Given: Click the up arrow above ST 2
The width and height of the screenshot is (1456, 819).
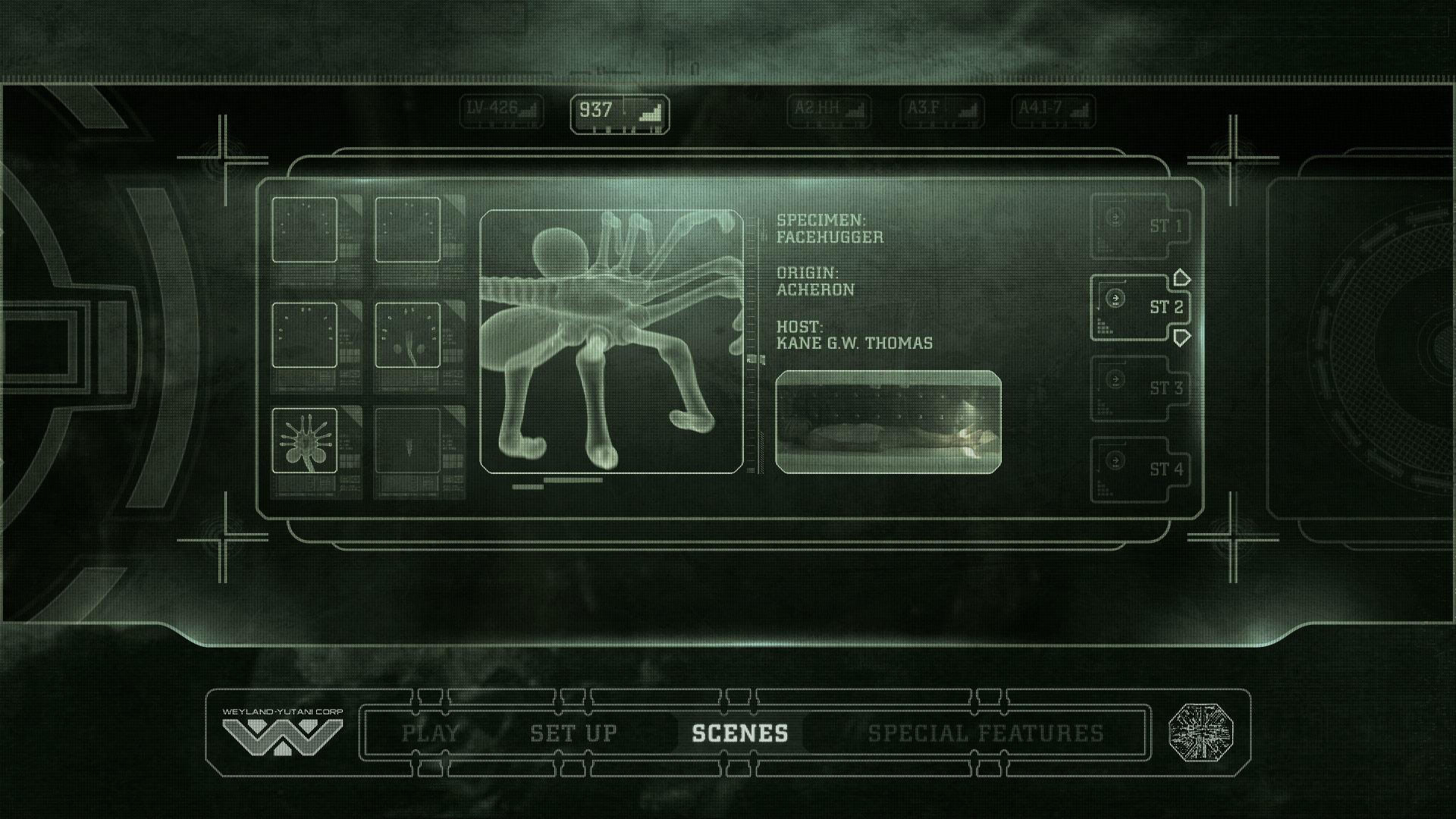Looking at the screenshot, I should pos(1181,278).
